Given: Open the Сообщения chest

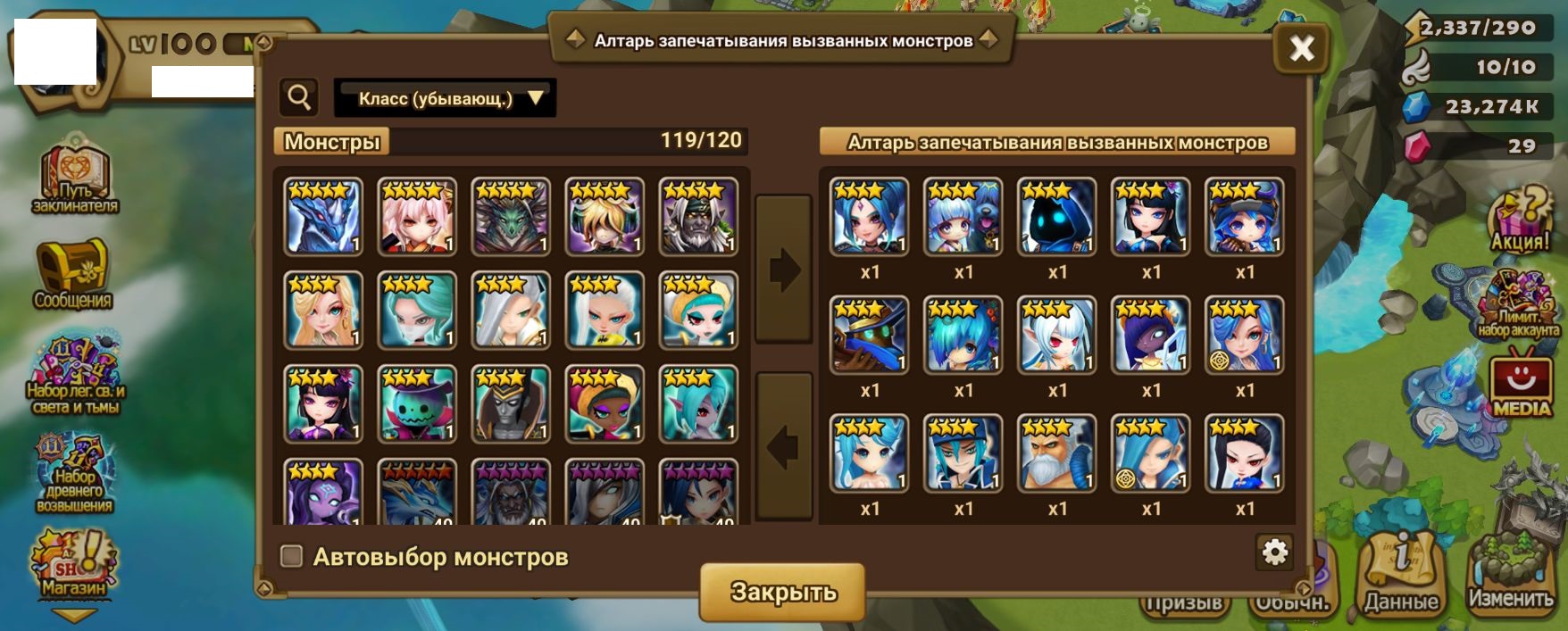Looking at the screenshot, I should pyautogui.click(x=73, y=273).
